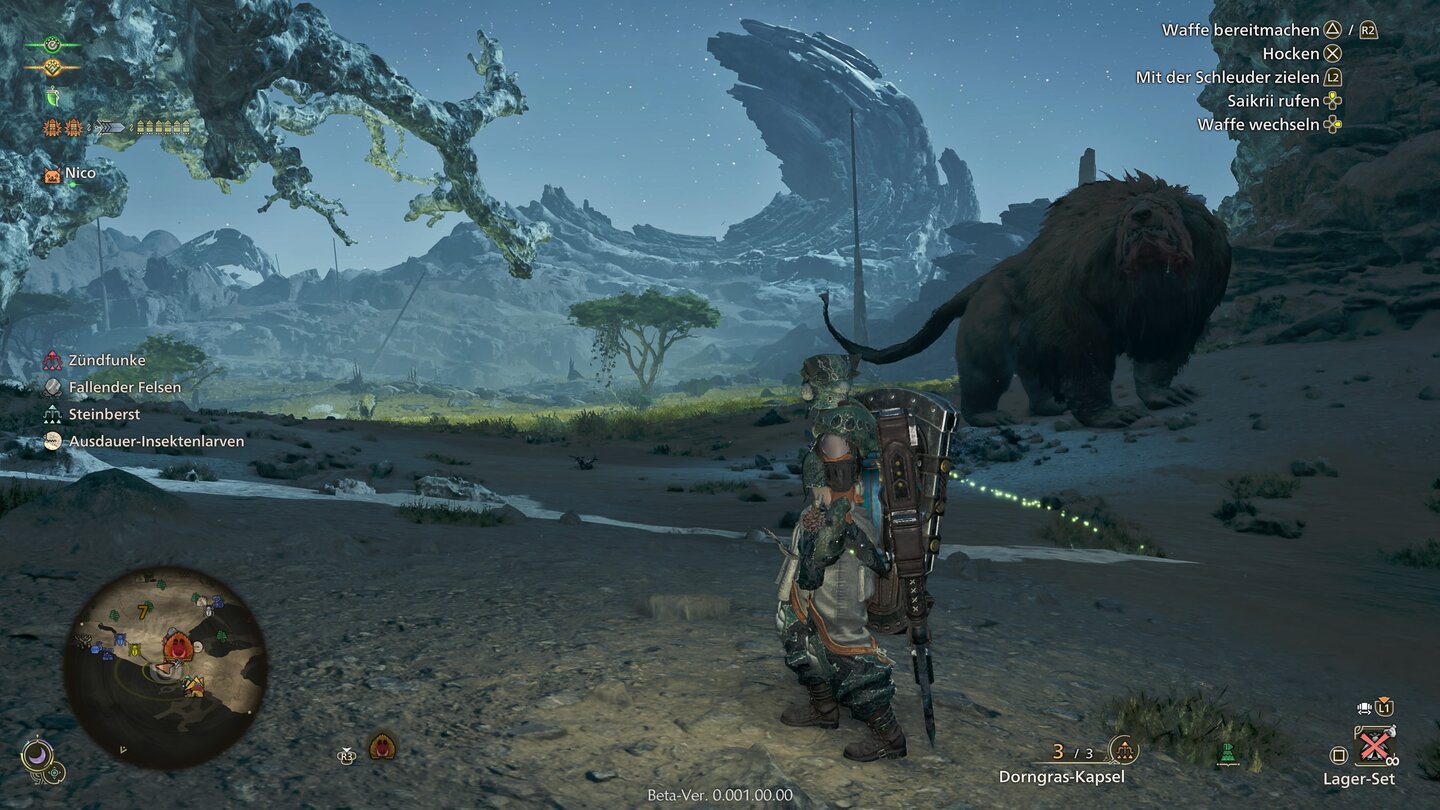The height and width of the screenshot is (810, 1440).
Task: Select the moon time-of-day icon
Action: (x=37, y=755)
